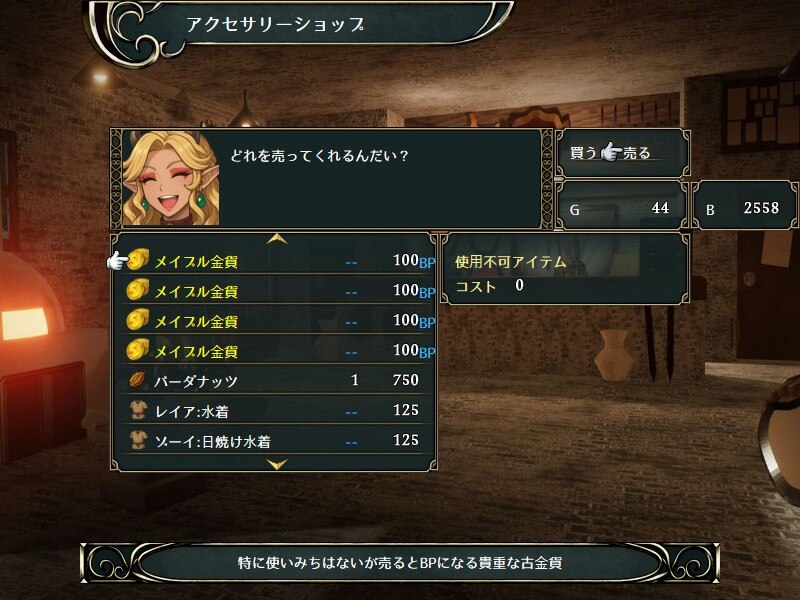Select バーダナッツ item row
This screenshot has height=600, width=800.
[x=275, y=381]
